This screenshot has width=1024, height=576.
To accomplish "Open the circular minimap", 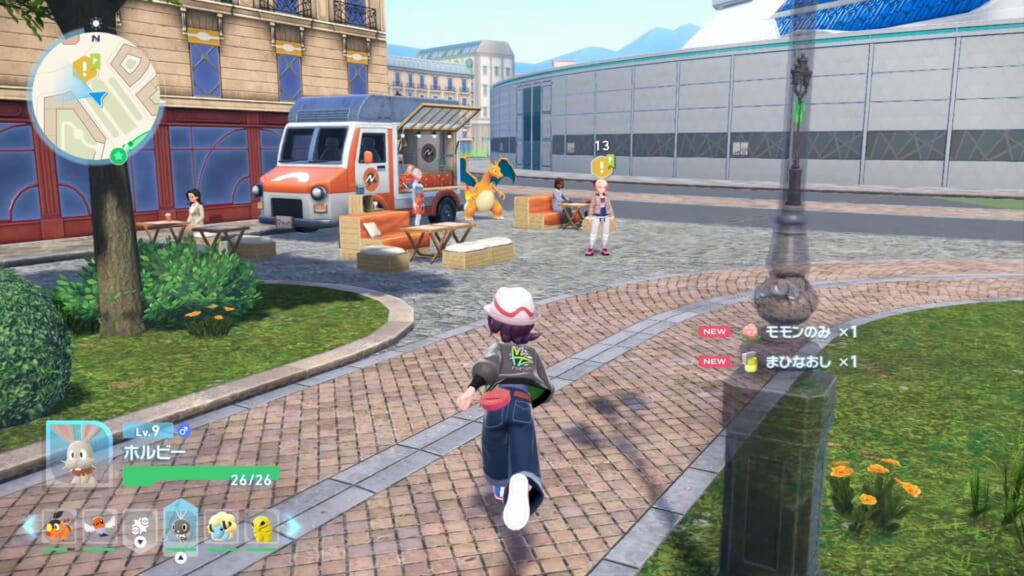I will 95,96.
